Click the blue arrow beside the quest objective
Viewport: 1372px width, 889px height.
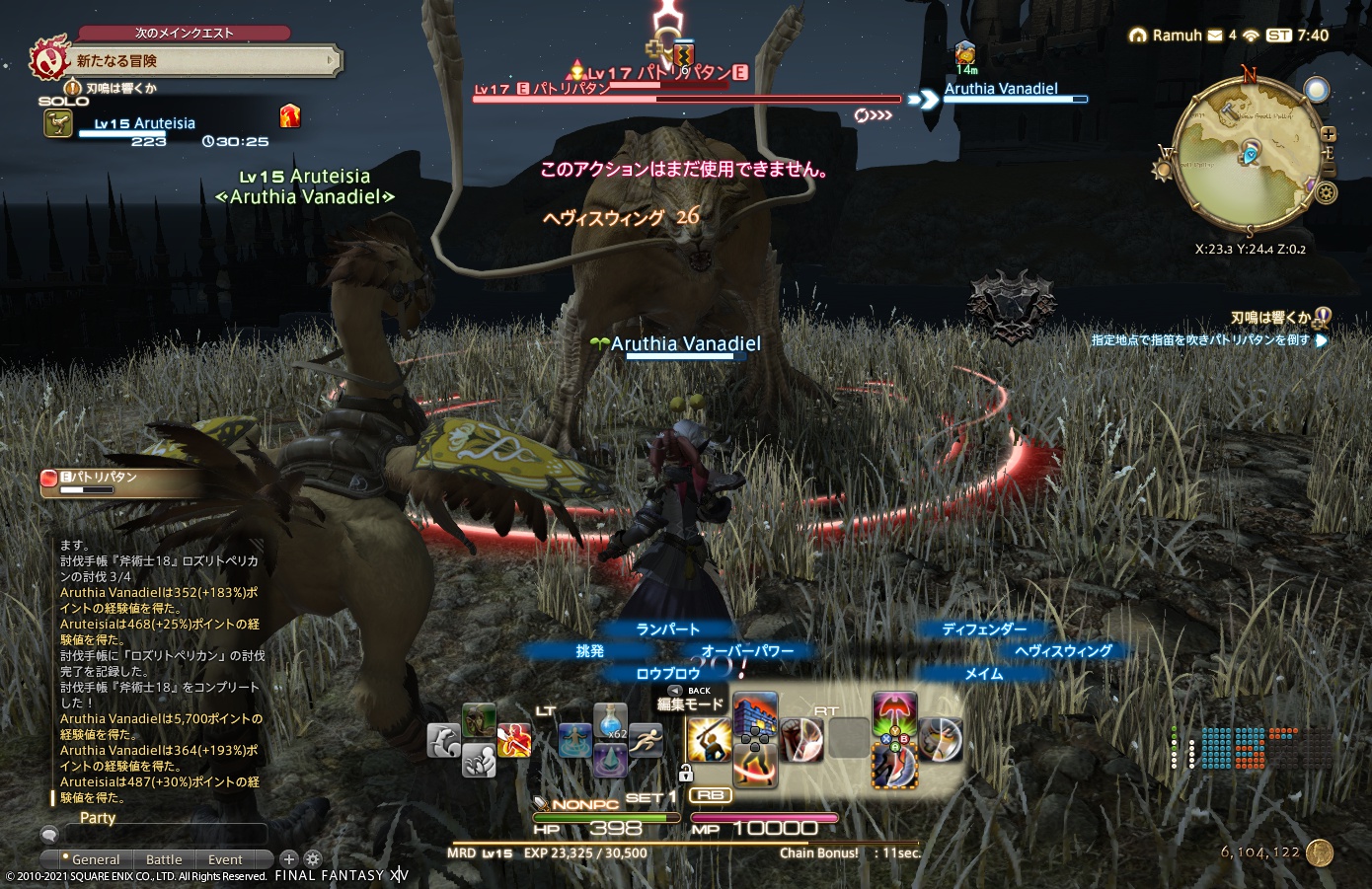[x=1321, y=341]
